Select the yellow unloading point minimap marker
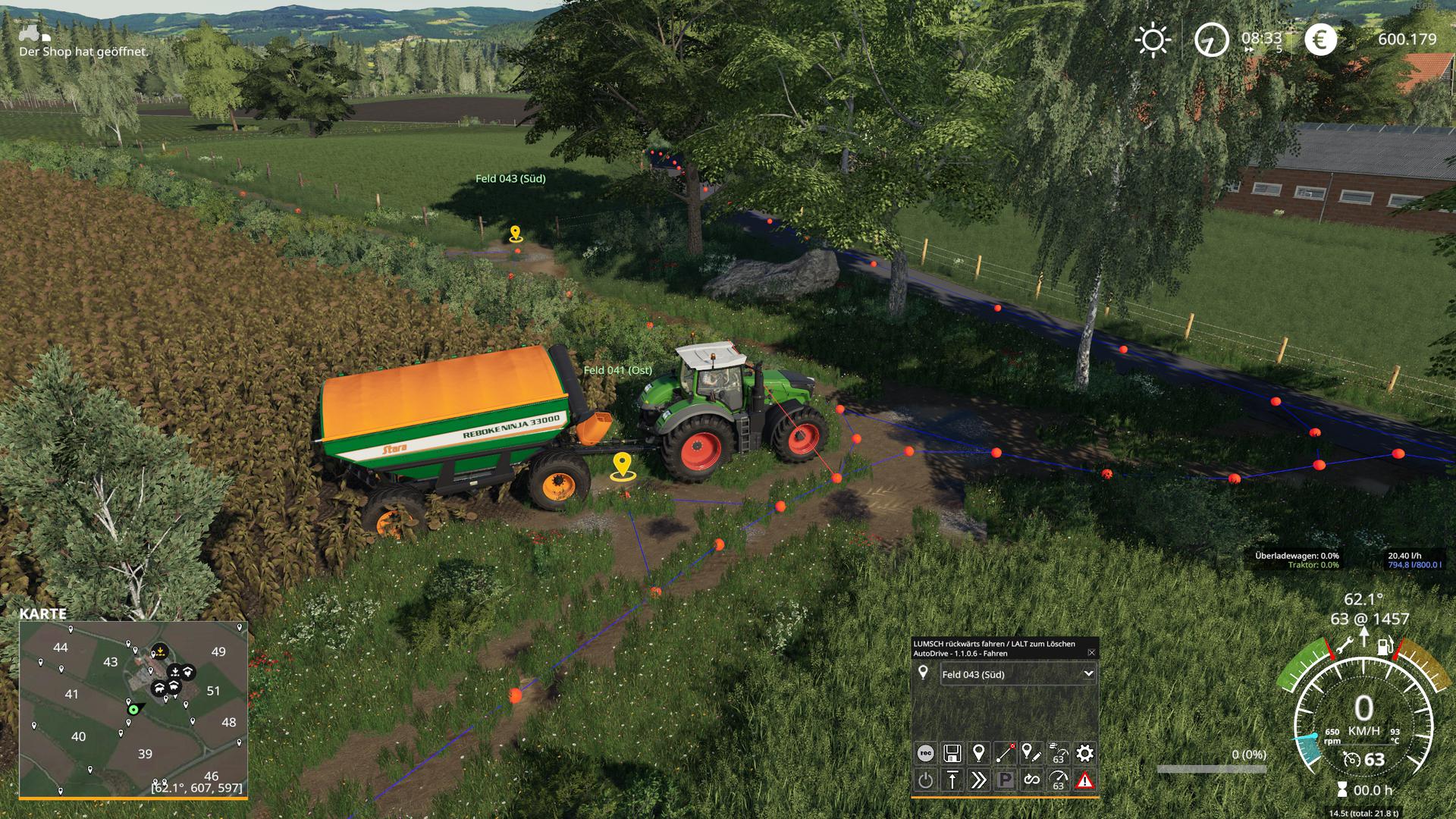Image resolution: width=1456 pixels, height=819 pixels. [x=160, y=650]
